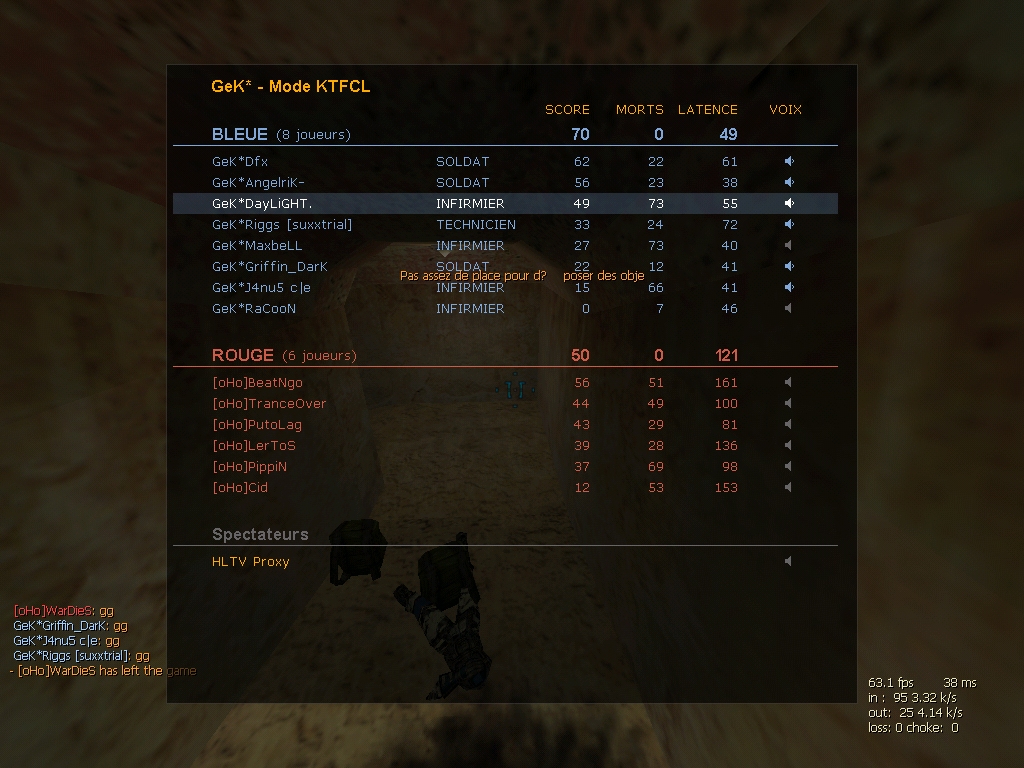Toggle the speaker icon for [oHo]PippiN

(x=789, y=466)
